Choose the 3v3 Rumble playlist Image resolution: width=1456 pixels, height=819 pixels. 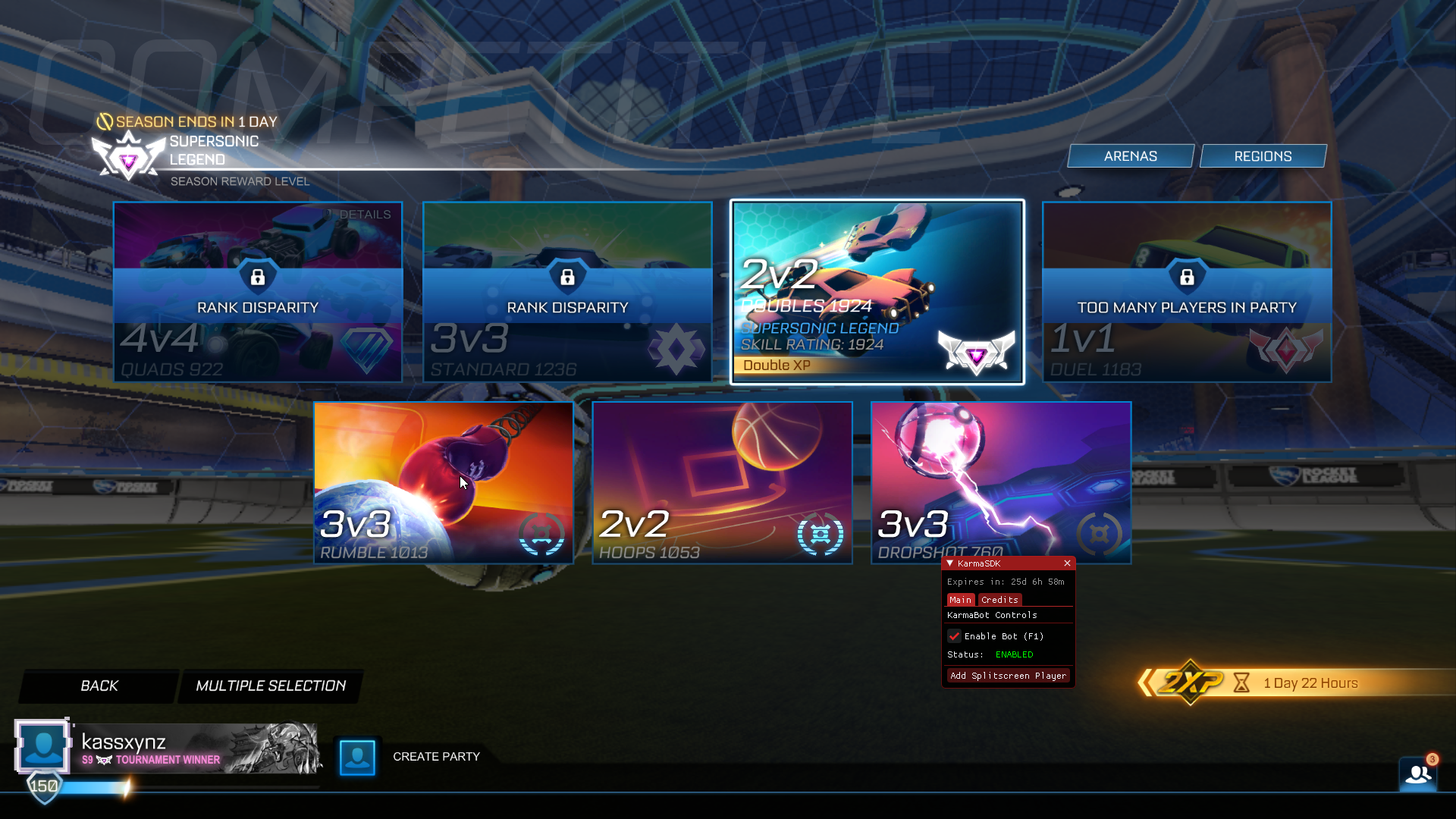pos(444,482)
